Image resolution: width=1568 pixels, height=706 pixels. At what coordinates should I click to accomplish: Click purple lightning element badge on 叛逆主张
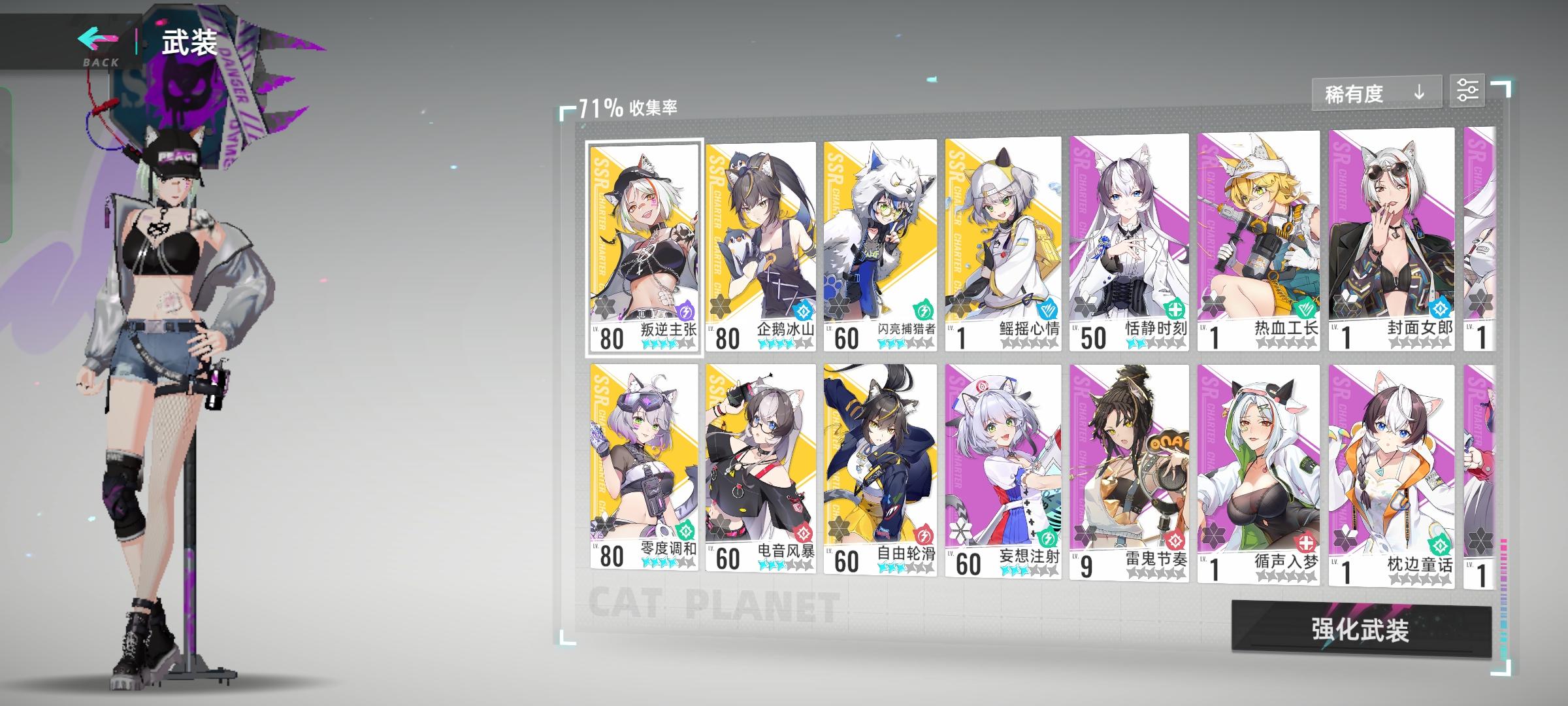click(x=687, y=312)
